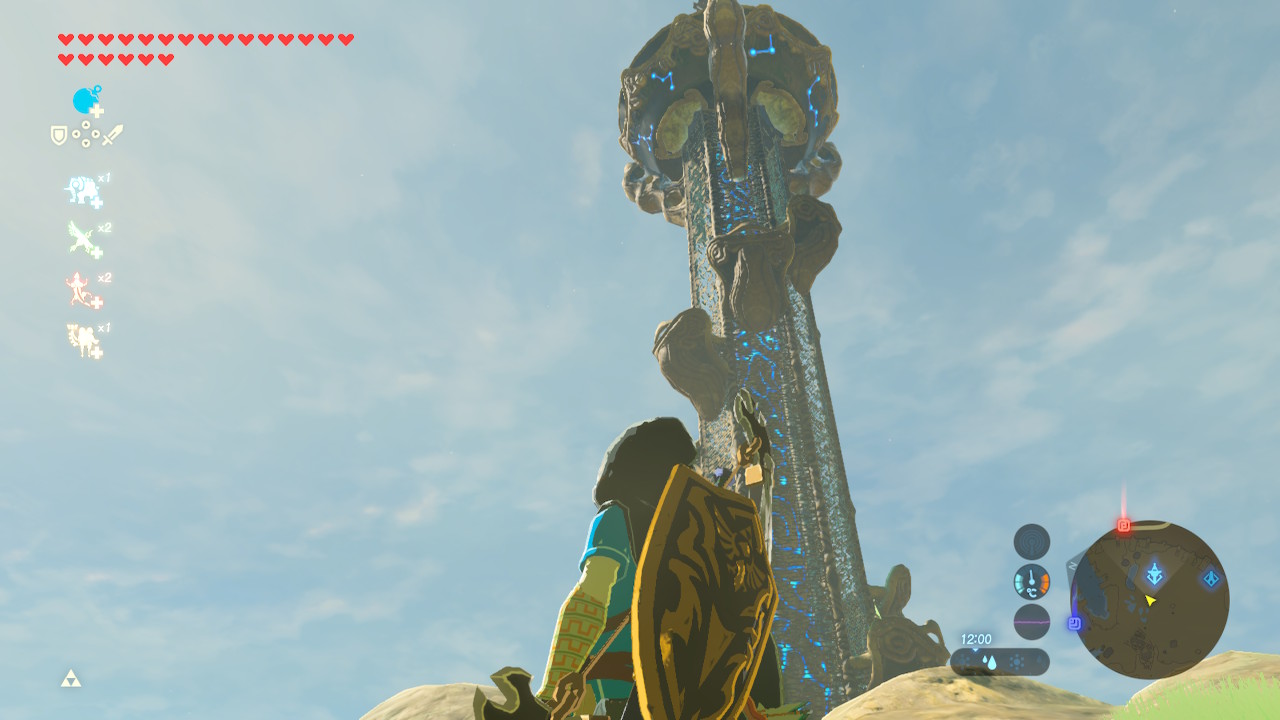Open the circular minimap

click(x=1149, y=600)
